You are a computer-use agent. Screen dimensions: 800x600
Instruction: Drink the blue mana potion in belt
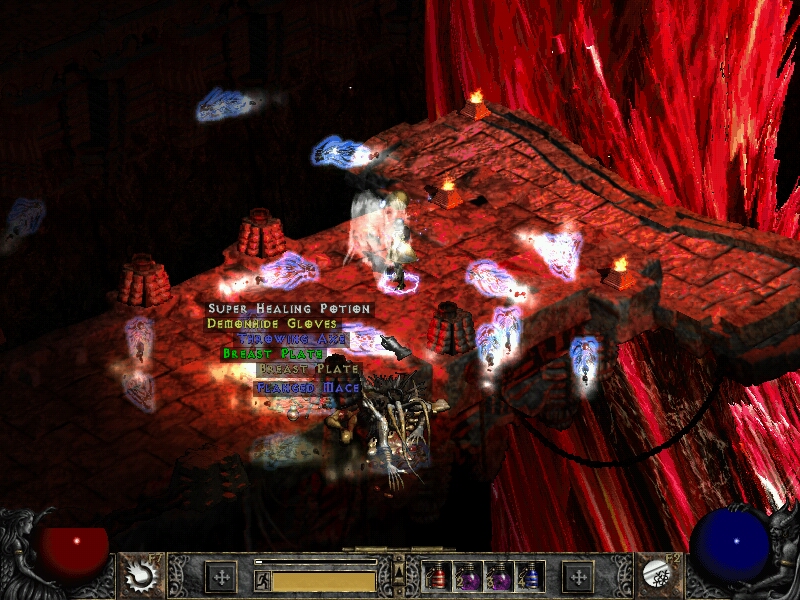[532, 577]
